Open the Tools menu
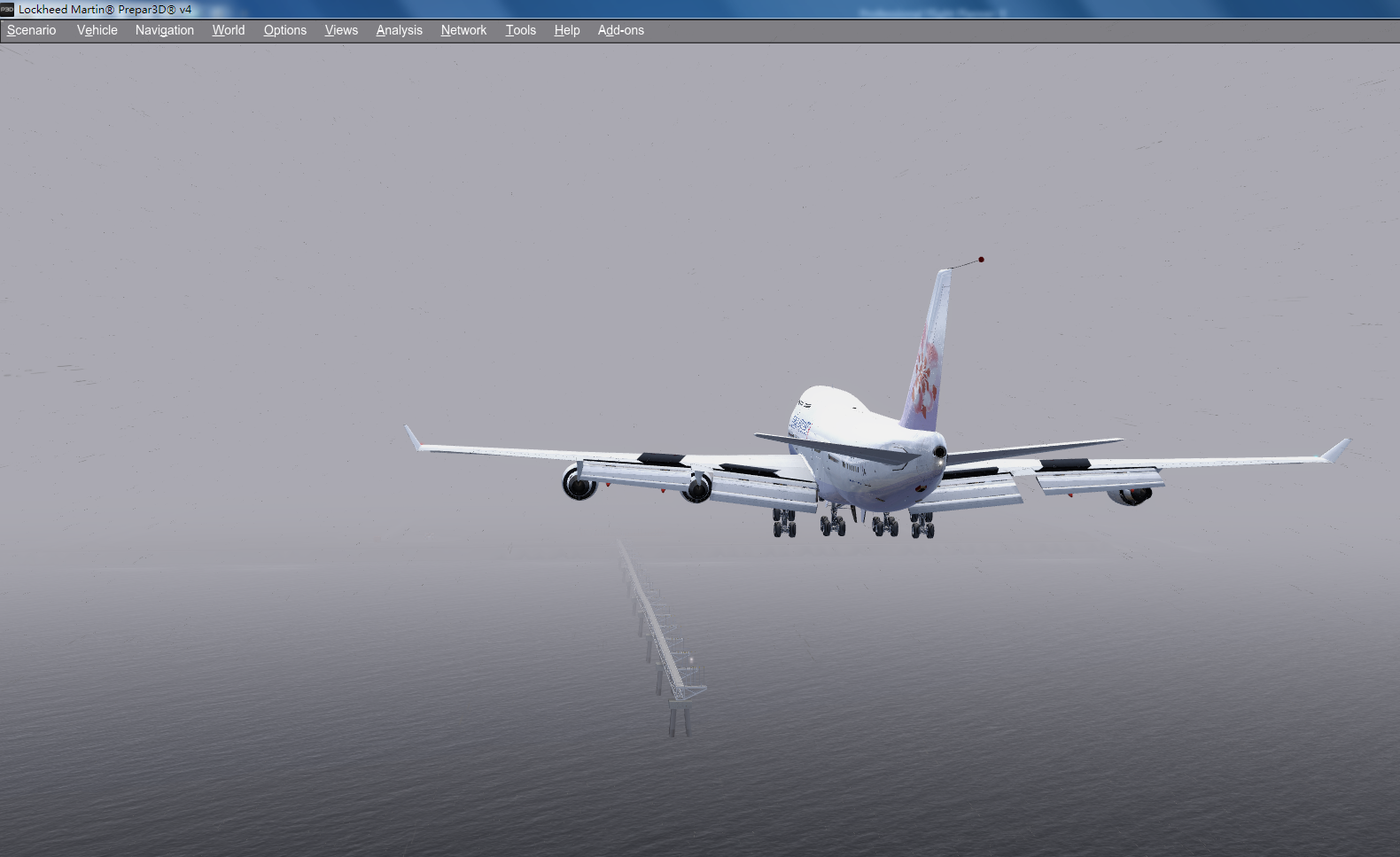The width and height of the screenshot is (1400, 857). coord(520,29)
